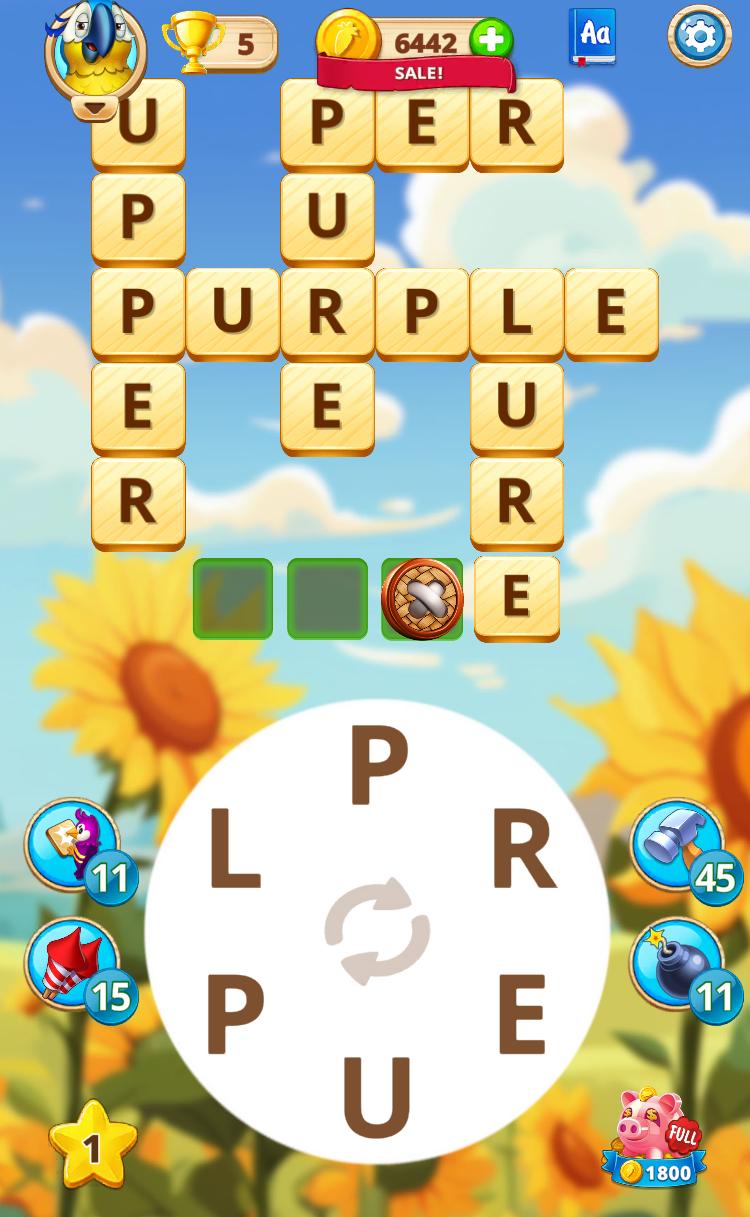Viewport: 750px width, 1217px height.
Task: Select letter L on the wheel
Action: (x=234, y=852)
